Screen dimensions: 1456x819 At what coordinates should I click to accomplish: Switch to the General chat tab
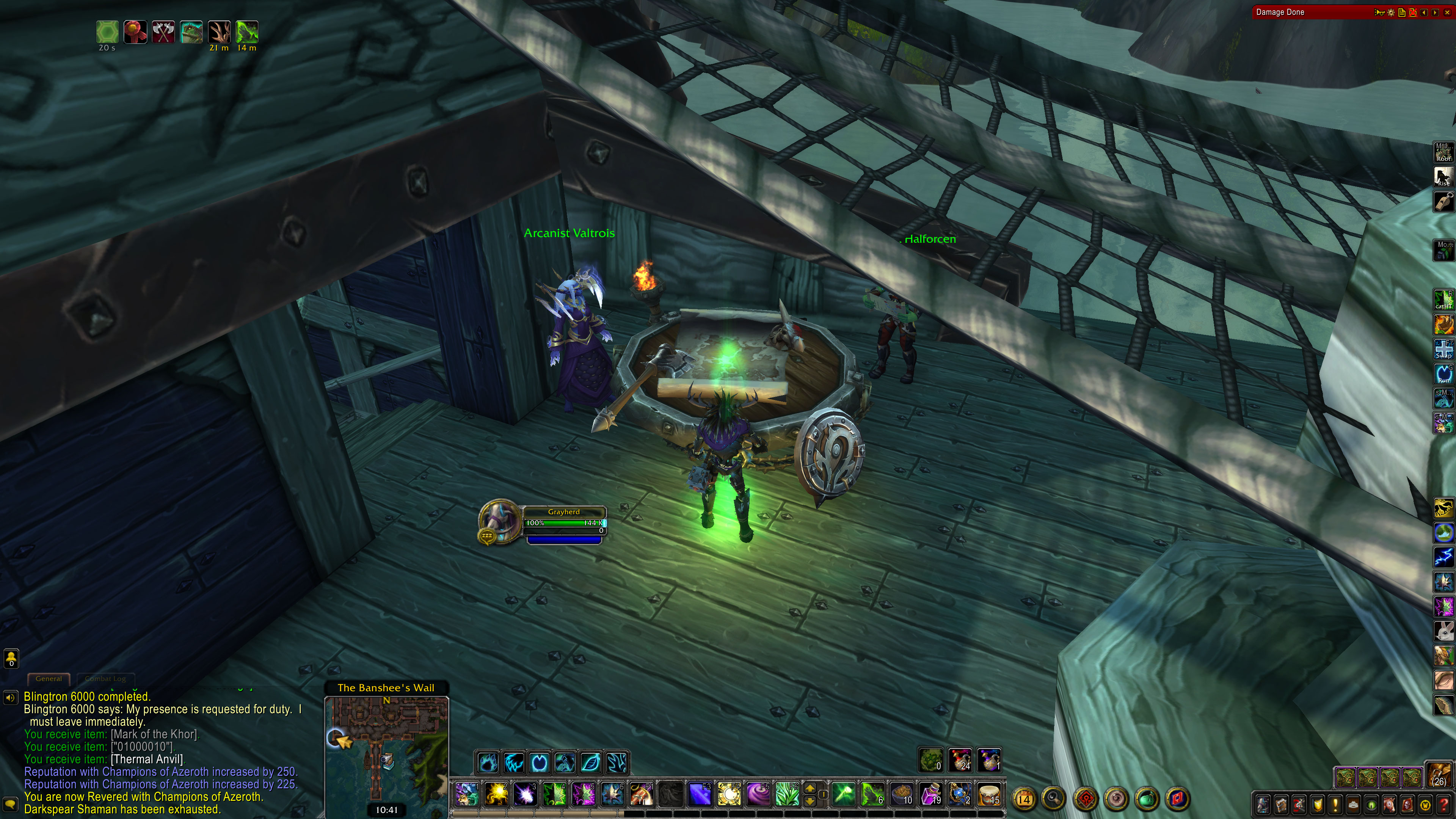coord(49,678)
